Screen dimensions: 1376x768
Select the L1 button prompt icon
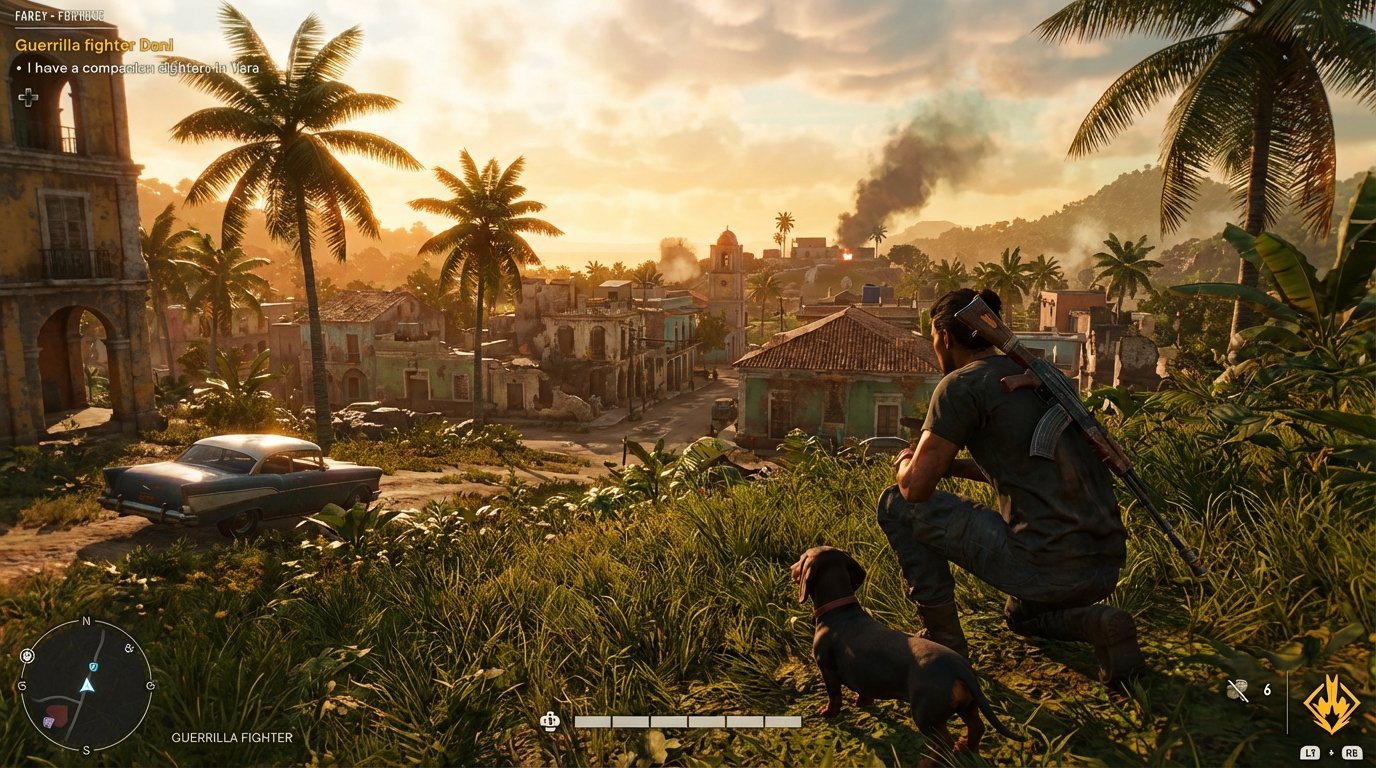pyautogui.click(x=1311, y=752)
